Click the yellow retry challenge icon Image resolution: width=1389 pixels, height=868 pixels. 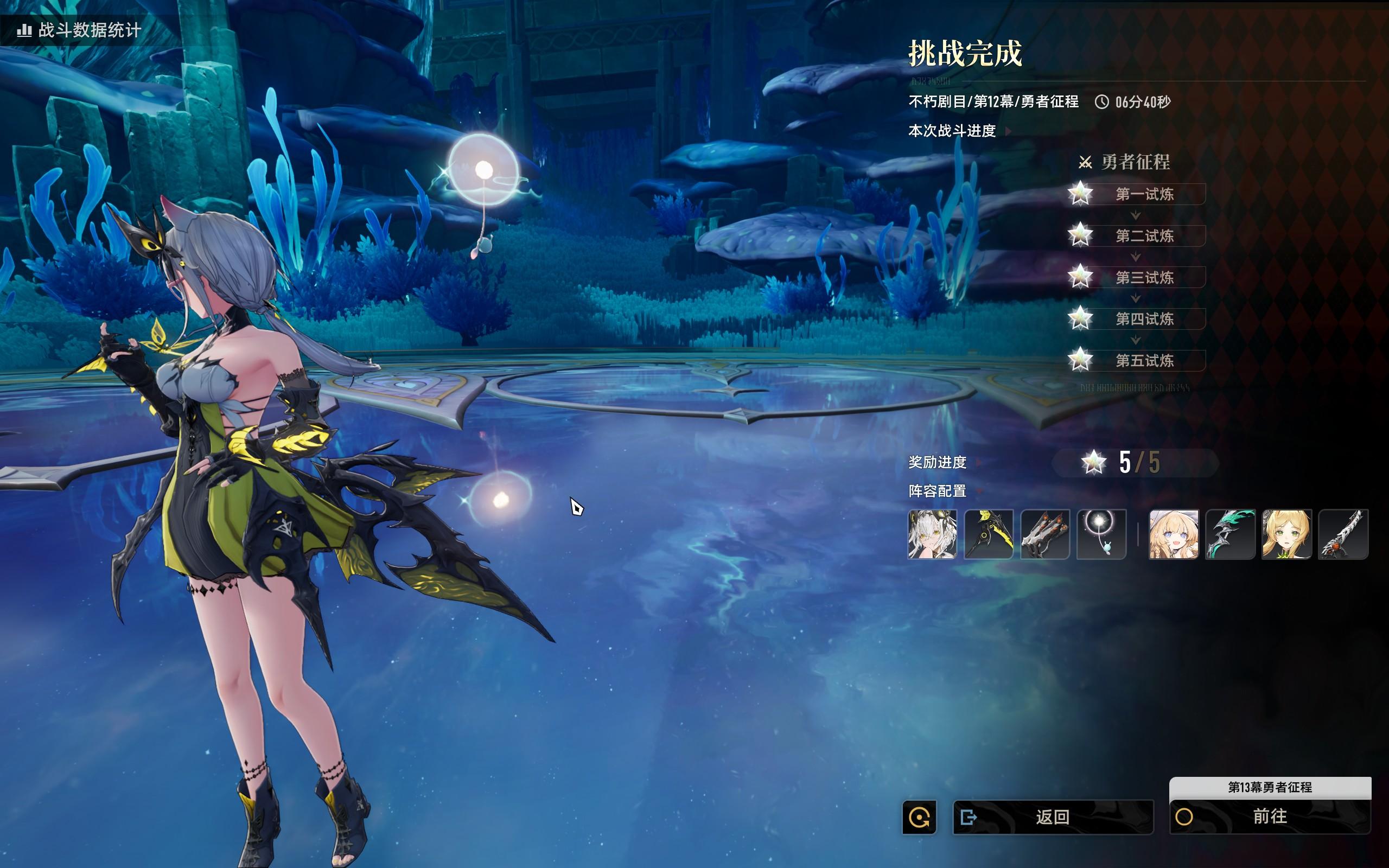pos(919,816)
